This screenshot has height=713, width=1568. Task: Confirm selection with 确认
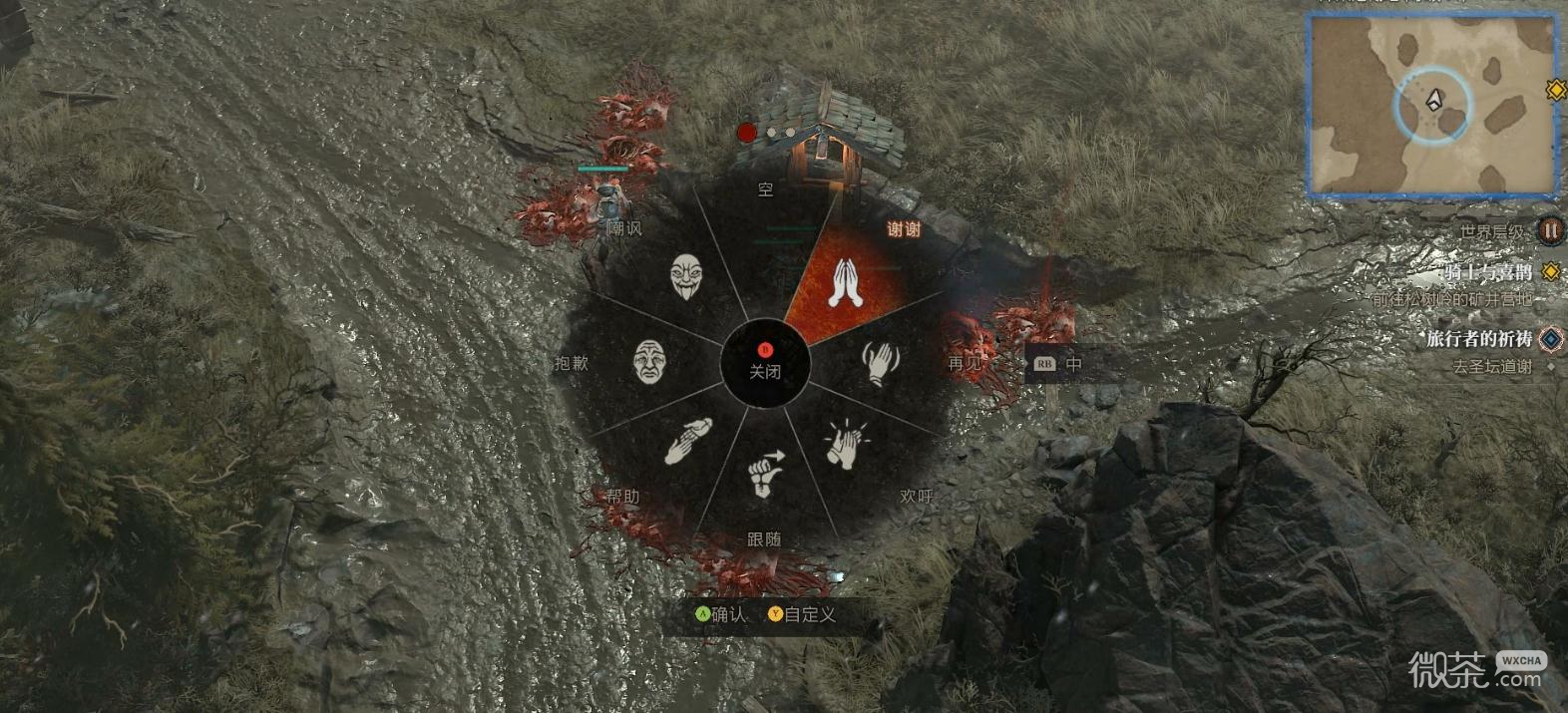[721, 614]
